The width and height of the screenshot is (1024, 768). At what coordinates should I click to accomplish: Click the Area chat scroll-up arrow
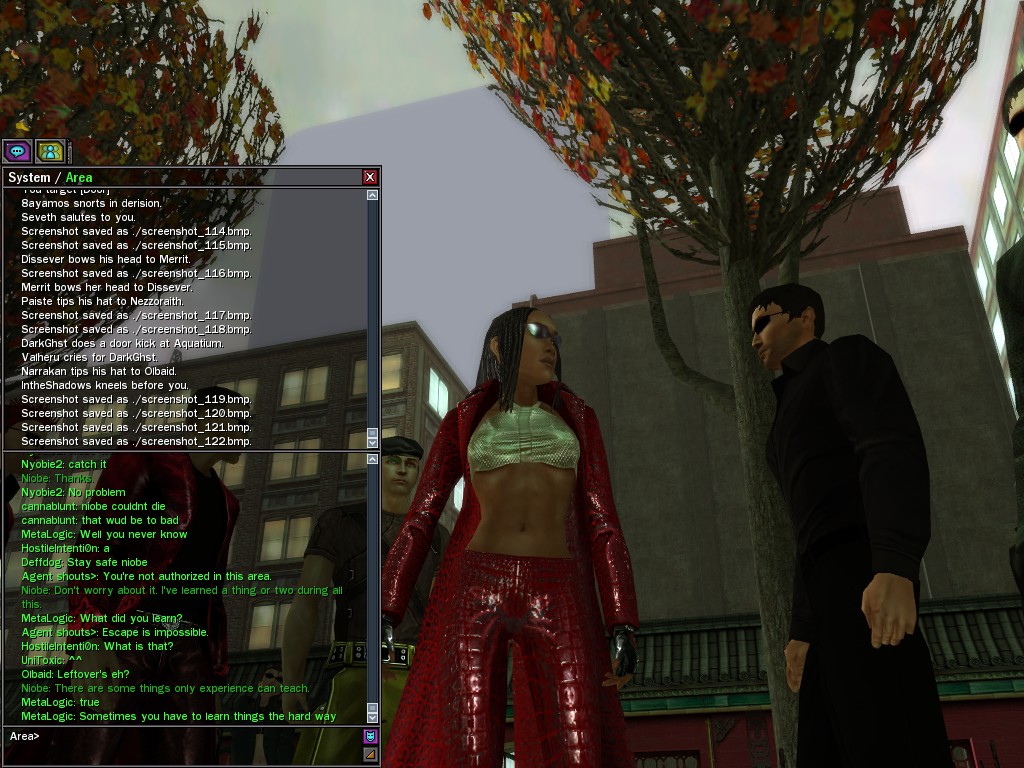(373, 459)
